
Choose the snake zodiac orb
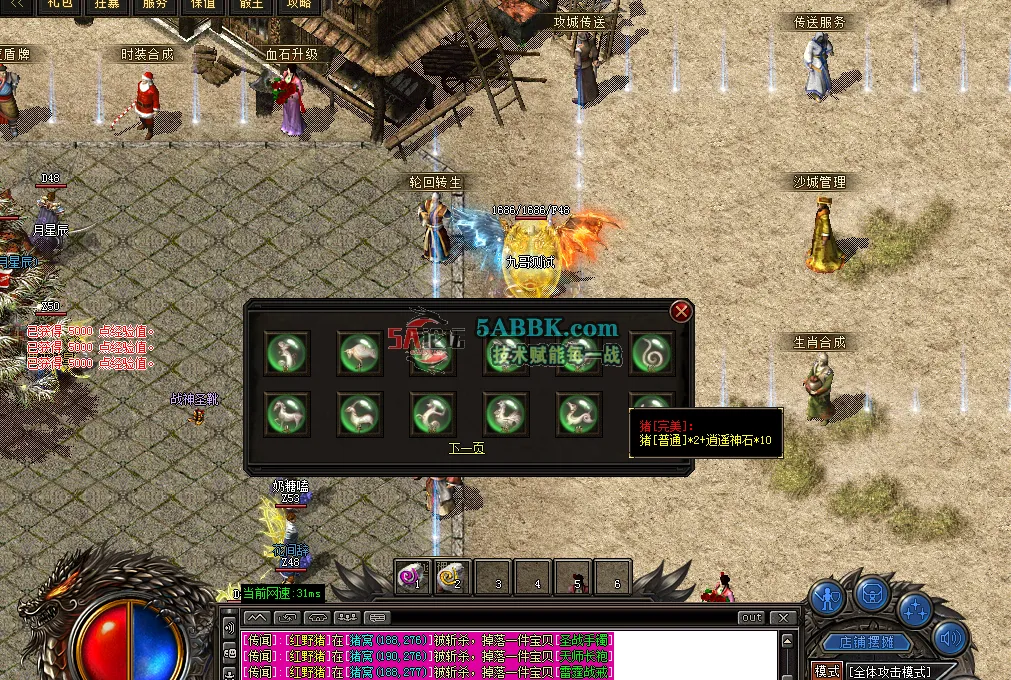click(x=652, y=352)
